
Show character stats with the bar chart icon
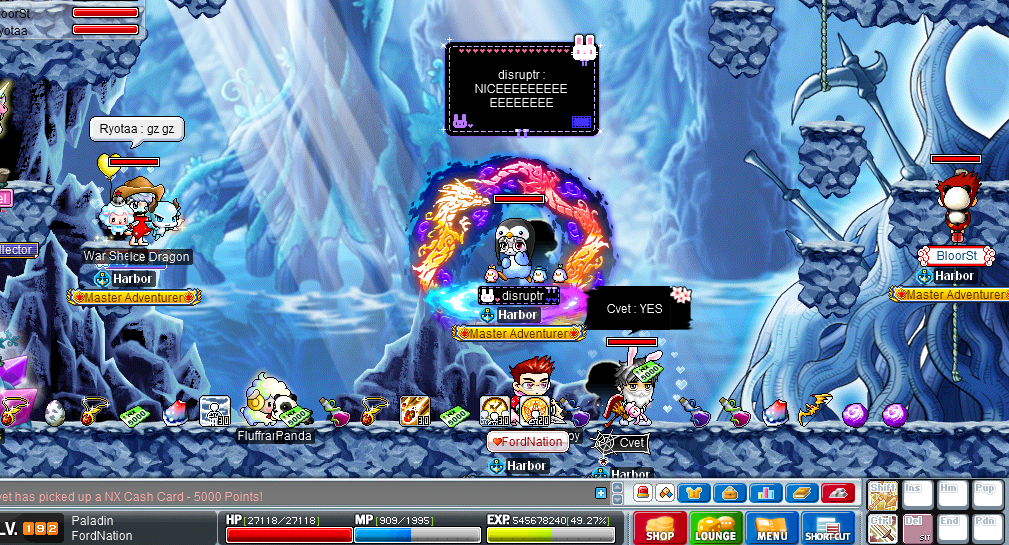click(767, 493)
